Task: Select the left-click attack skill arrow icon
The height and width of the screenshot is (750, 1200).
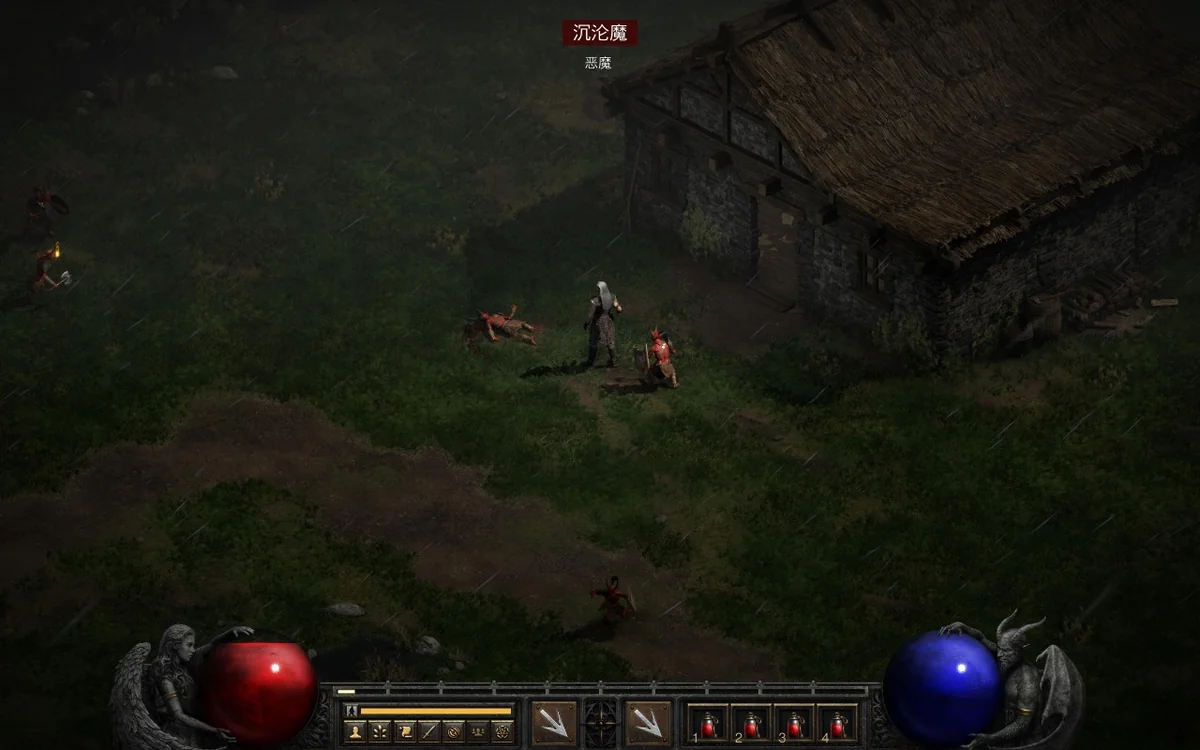Action: click(x=553, y=722)
